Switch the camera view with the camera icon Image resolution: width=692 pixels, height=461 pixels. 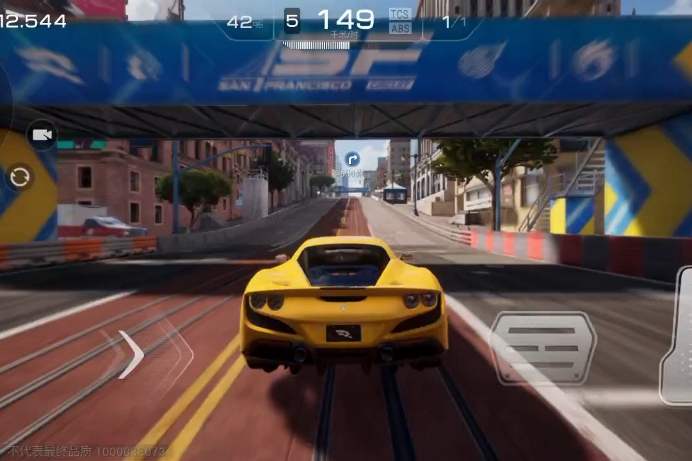[42, 134]
